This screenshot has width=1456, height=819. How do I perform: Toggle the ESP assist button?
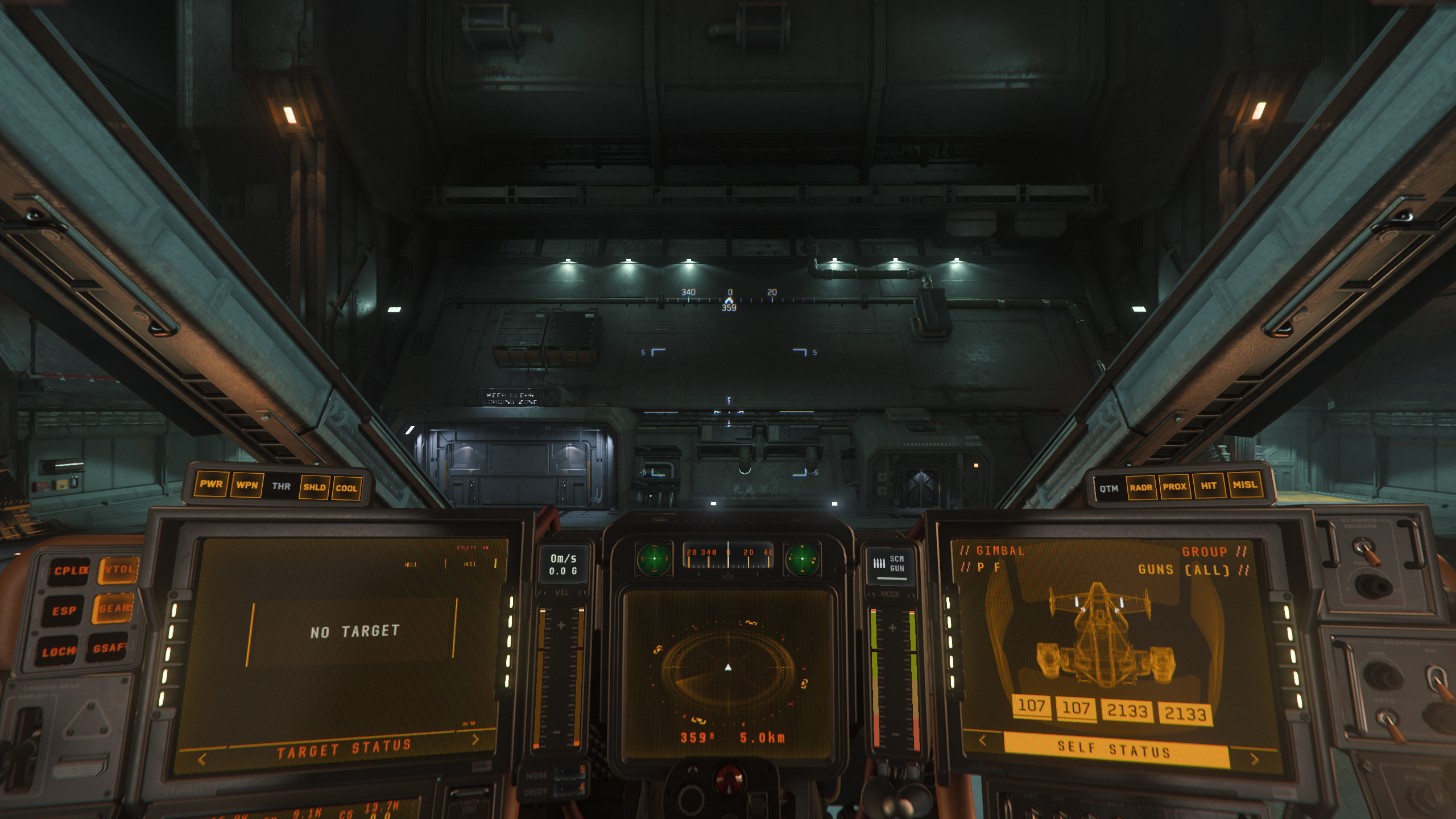click(64, 611)
